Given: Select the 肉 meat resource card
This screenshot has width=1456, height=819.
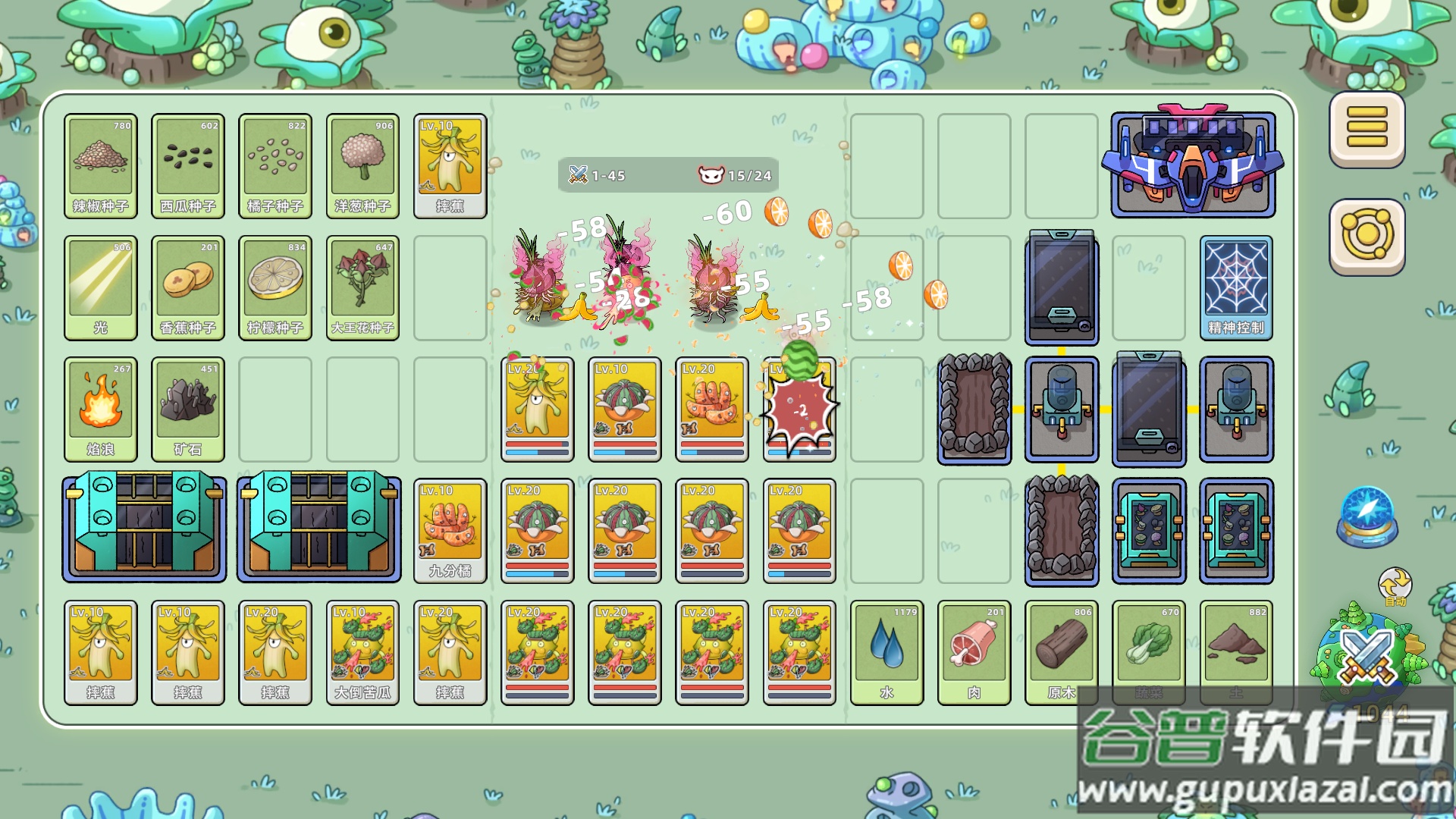Looking at the screenshot, I should click(x=974, y=651).
